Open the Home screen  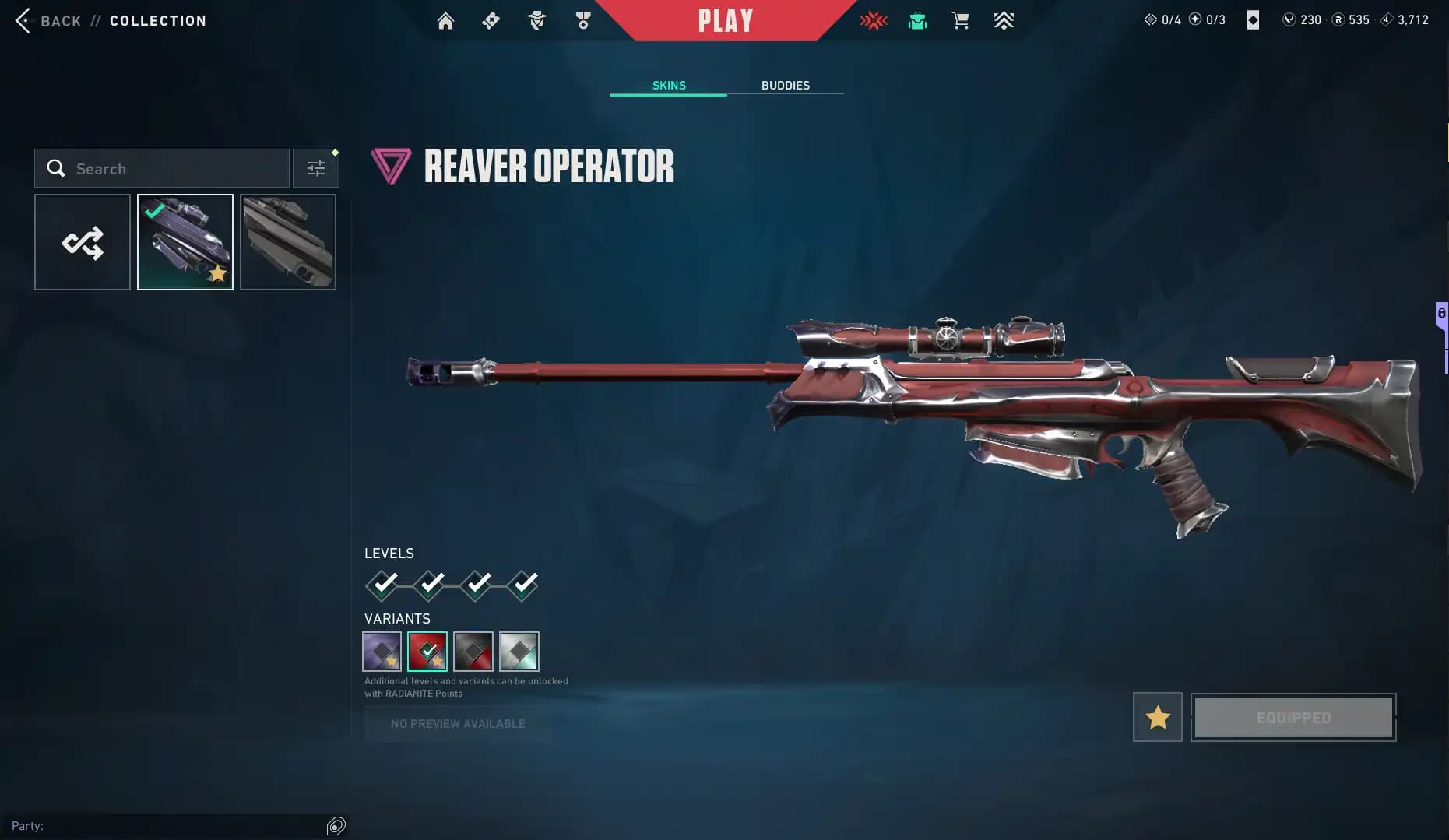(445, 20)
